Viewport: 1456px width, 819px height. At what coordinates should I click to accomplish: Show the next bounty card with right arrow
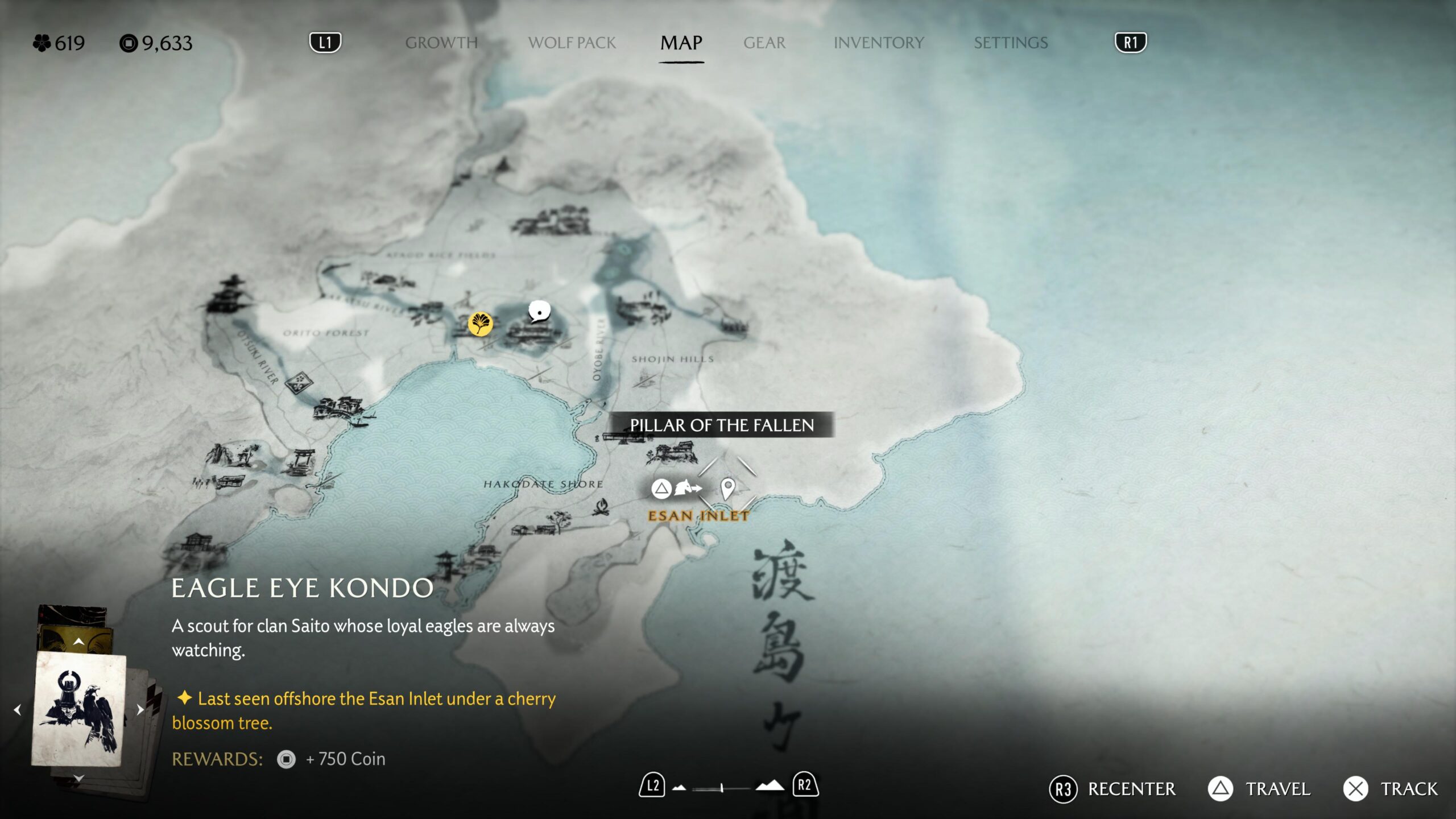[x=140, y=710]
